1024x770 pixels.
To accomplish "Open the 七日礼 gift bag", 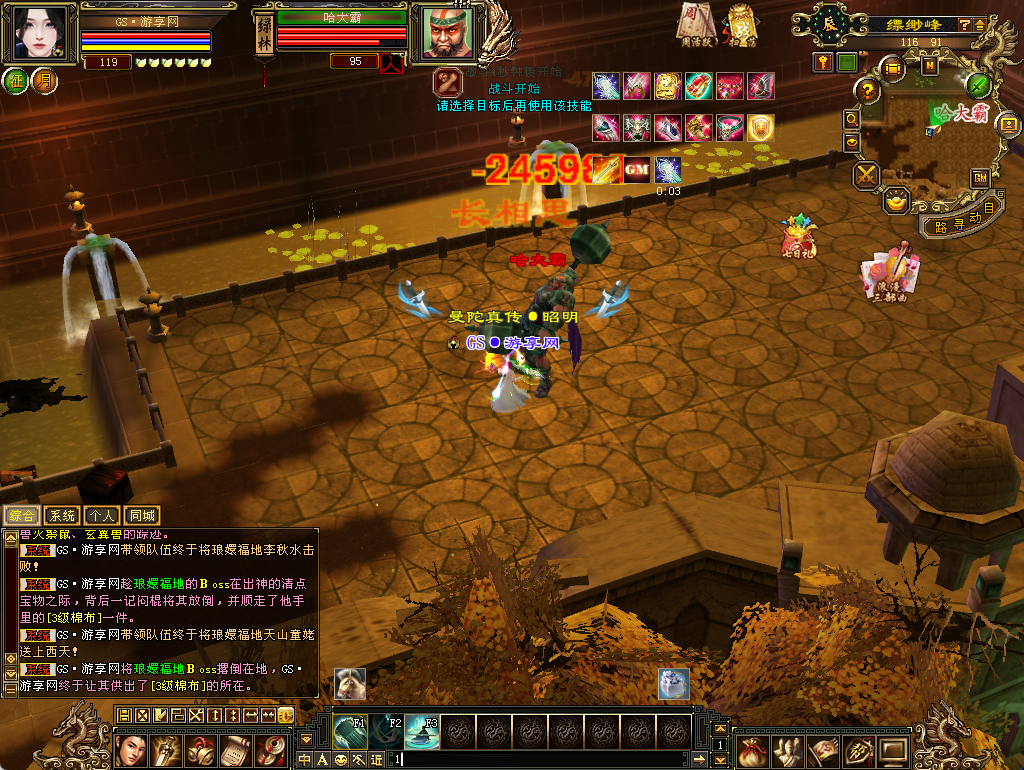I will [x=796, y=237].
